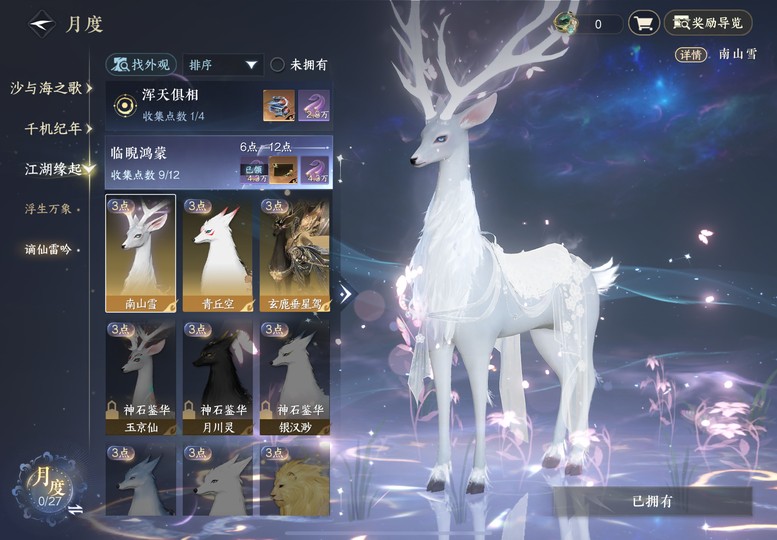Select the locked 银汉渺 card
Image resolution: width=777 pixels, height=540 pixels.
(295, 377)
